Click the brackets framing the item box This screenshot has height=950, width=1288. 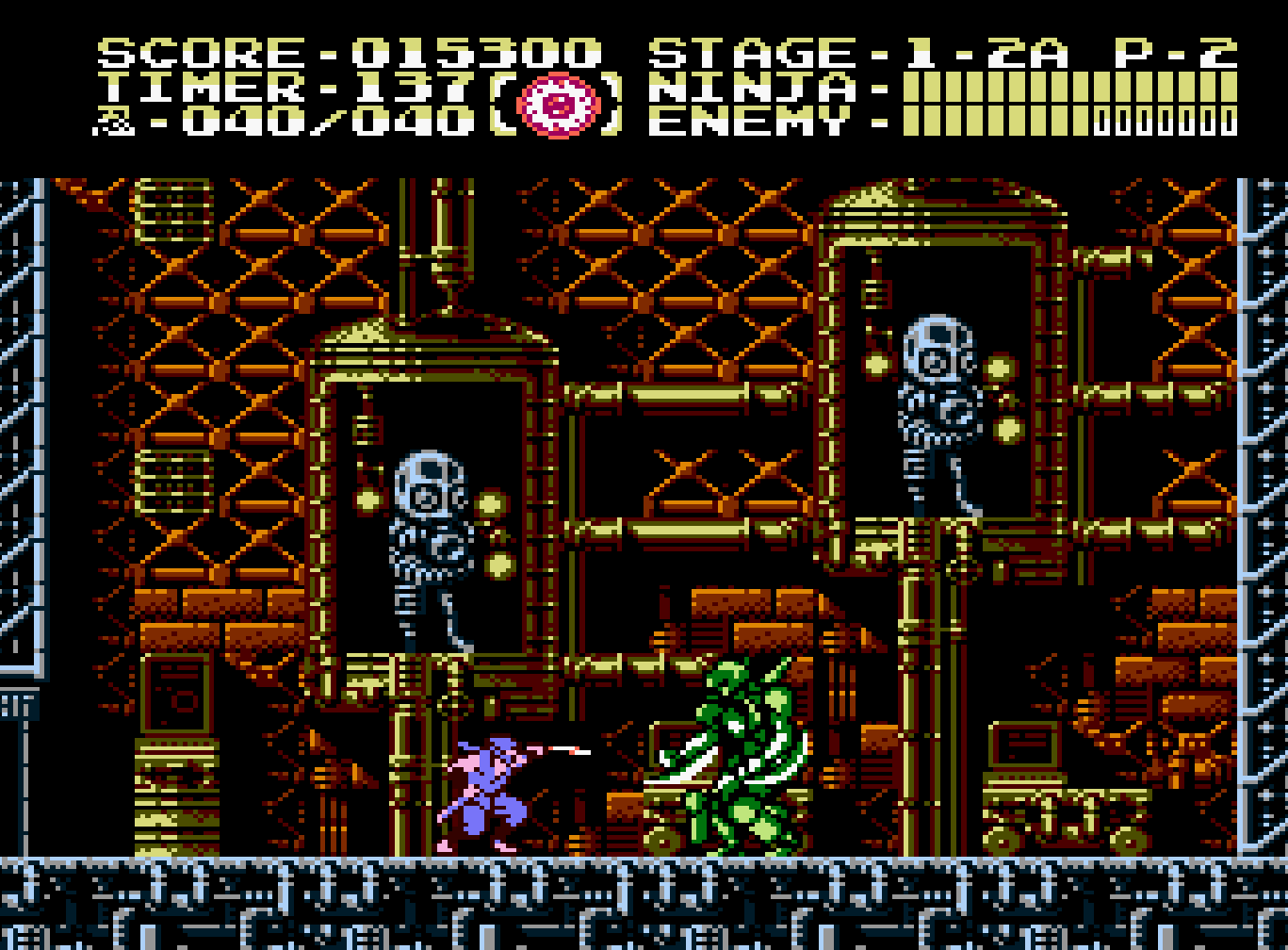(x=502, y=104)
